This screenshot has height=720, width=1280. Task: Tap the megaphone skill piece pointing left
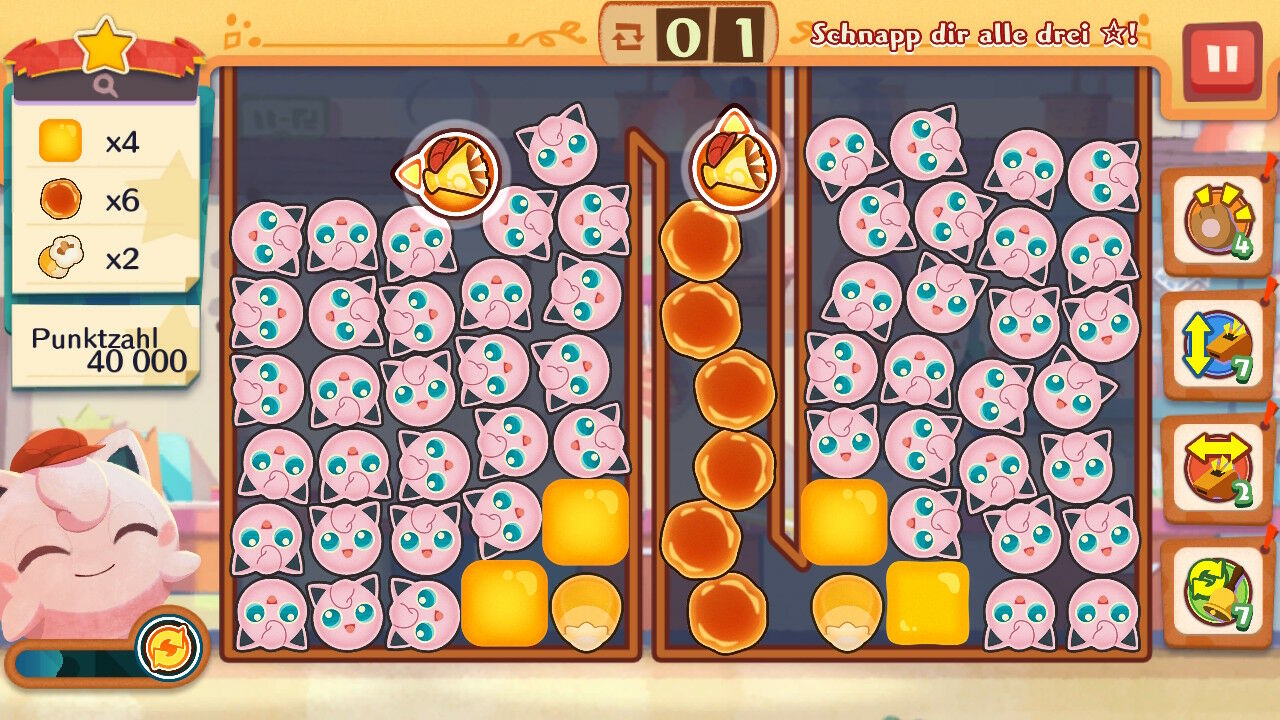click(452, 173)
